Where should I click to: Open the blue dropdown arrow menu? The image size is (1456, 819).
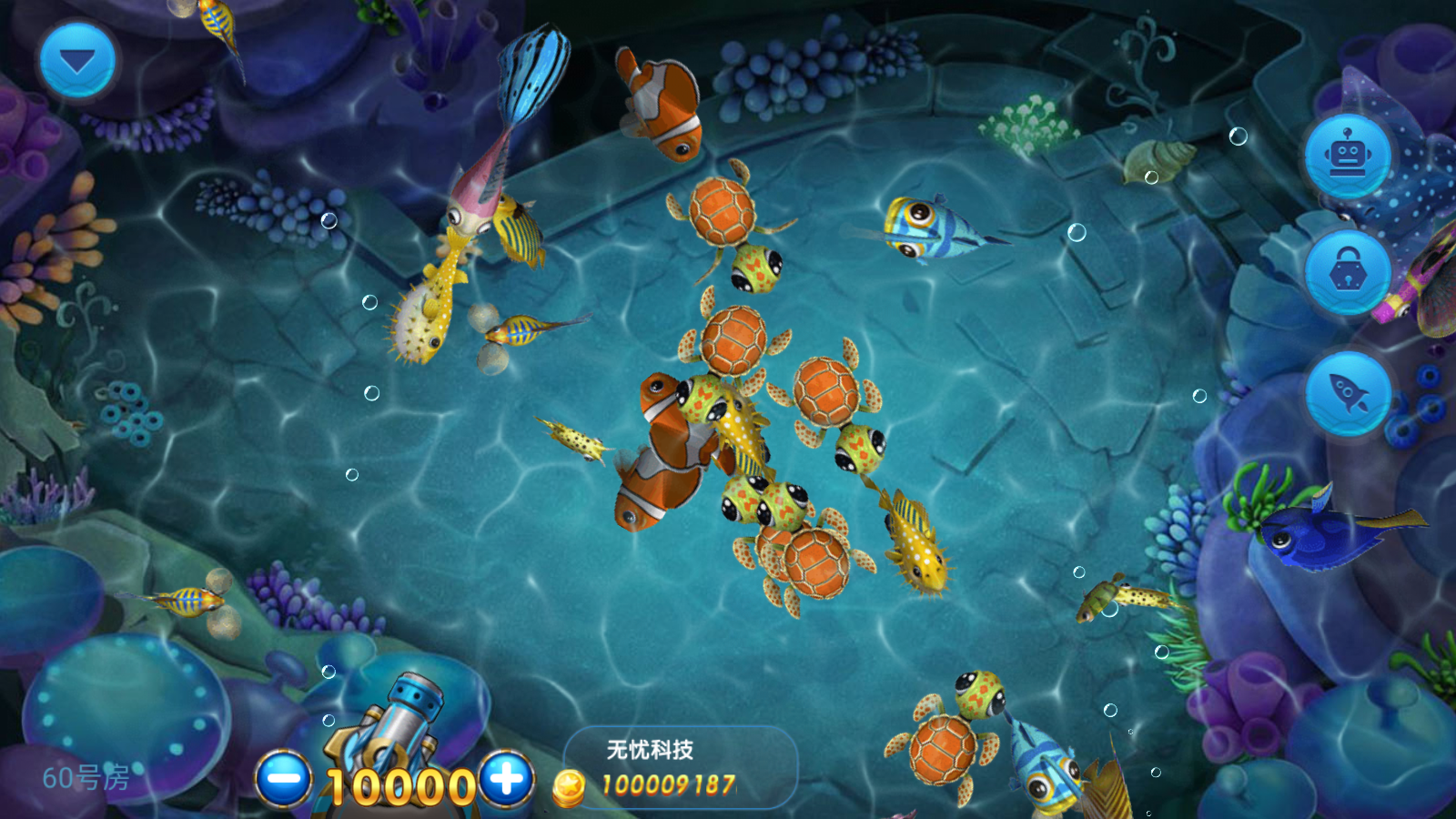[77, 61]
